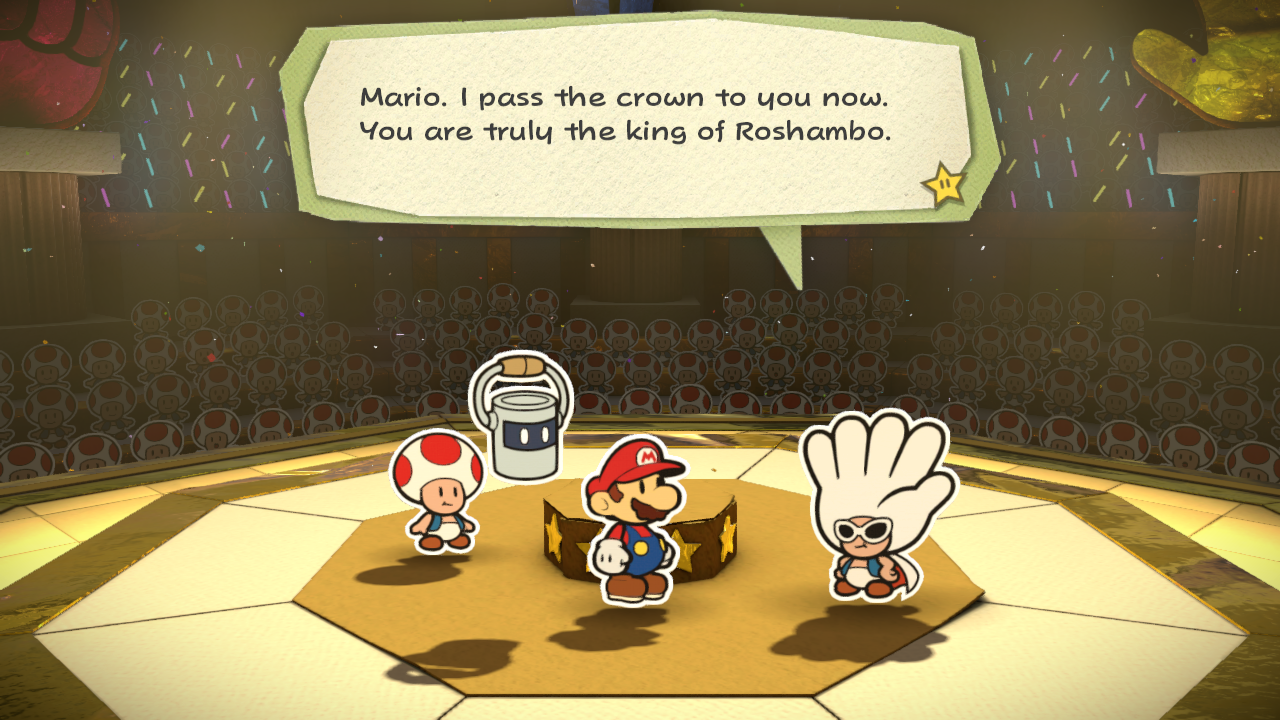Advance dialogue using the star continue icon

tap(944, 186)
